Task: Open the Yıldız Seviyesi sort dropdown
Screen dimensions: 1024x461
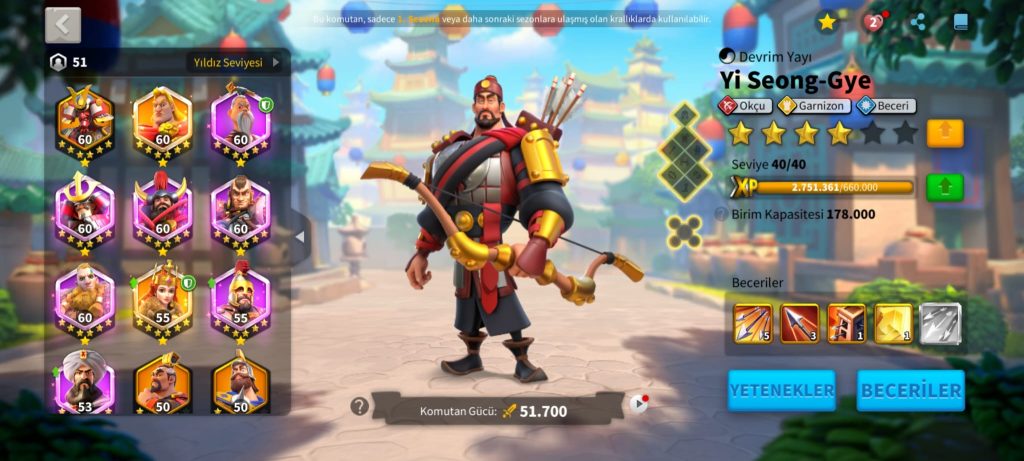Action: [237, 62]
